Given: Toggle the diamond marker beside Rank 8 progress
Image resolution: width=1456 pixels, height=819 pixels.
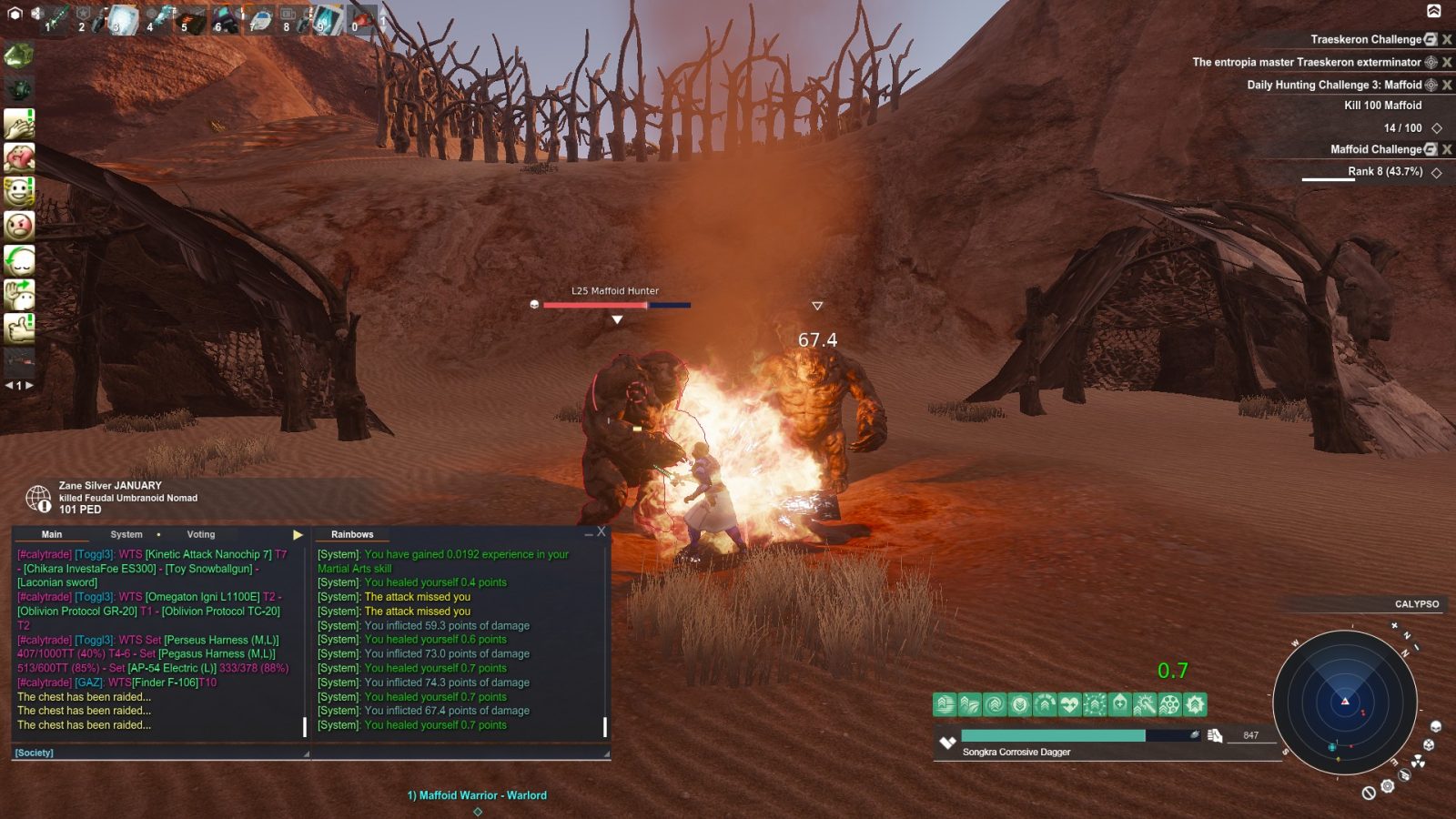Looking at the screenshot, I should pos(1437,172).
